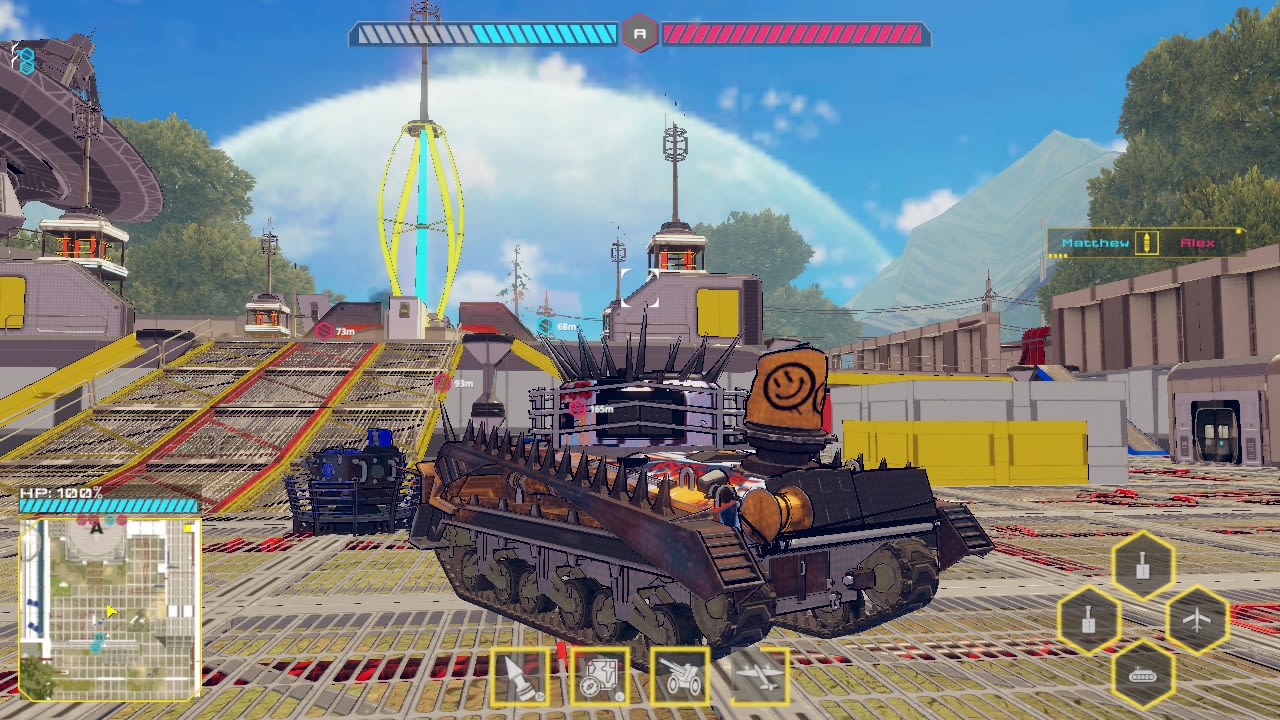The height and width of the screenshot is (720, 1280).
Task: Click the Matthew player name
Action: click(1098, 242)
